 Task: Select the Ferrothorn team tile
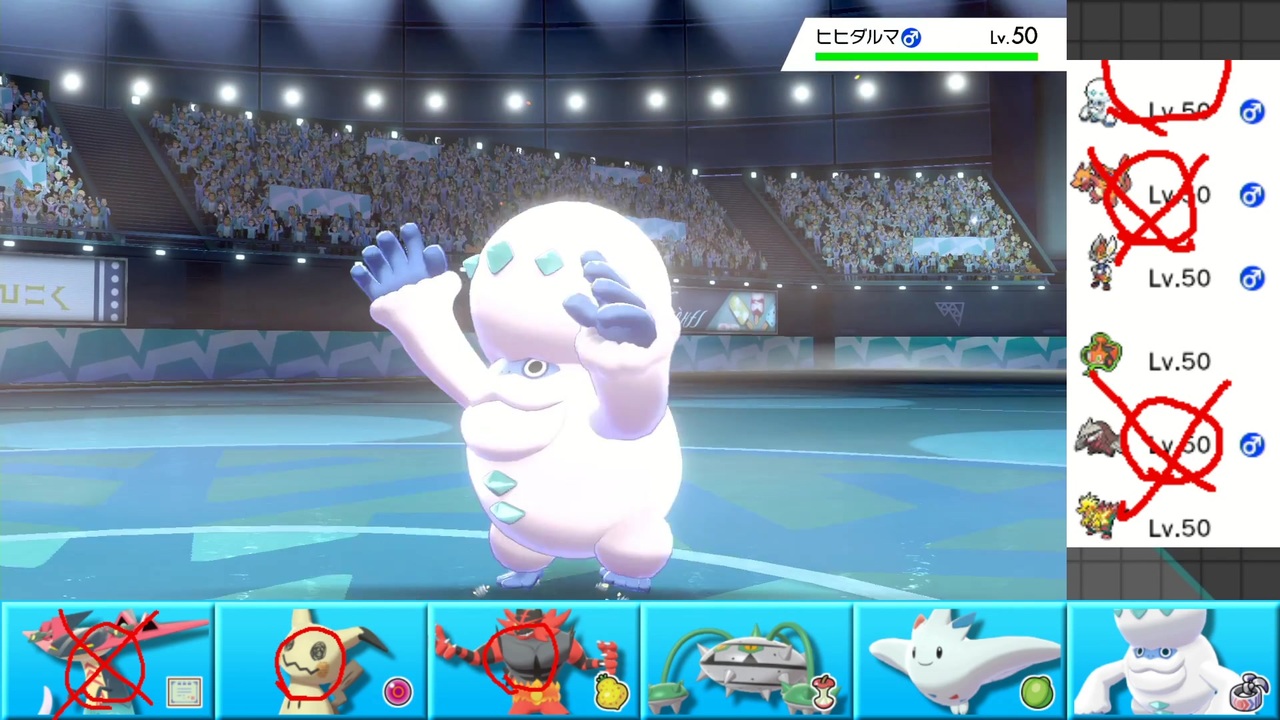click(747, 662)
